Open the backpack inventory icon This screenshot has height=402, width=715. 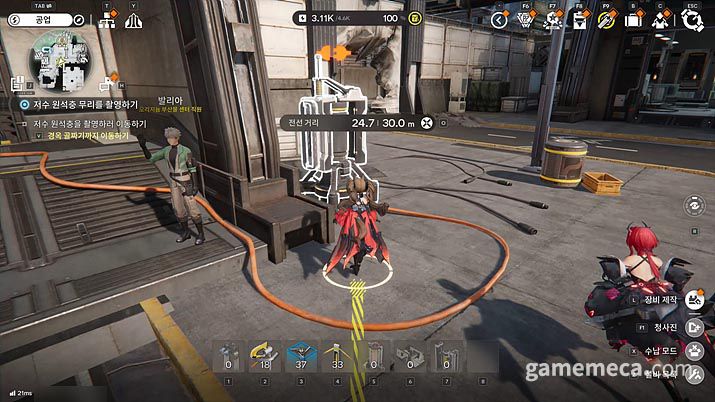tap(633, 19)
